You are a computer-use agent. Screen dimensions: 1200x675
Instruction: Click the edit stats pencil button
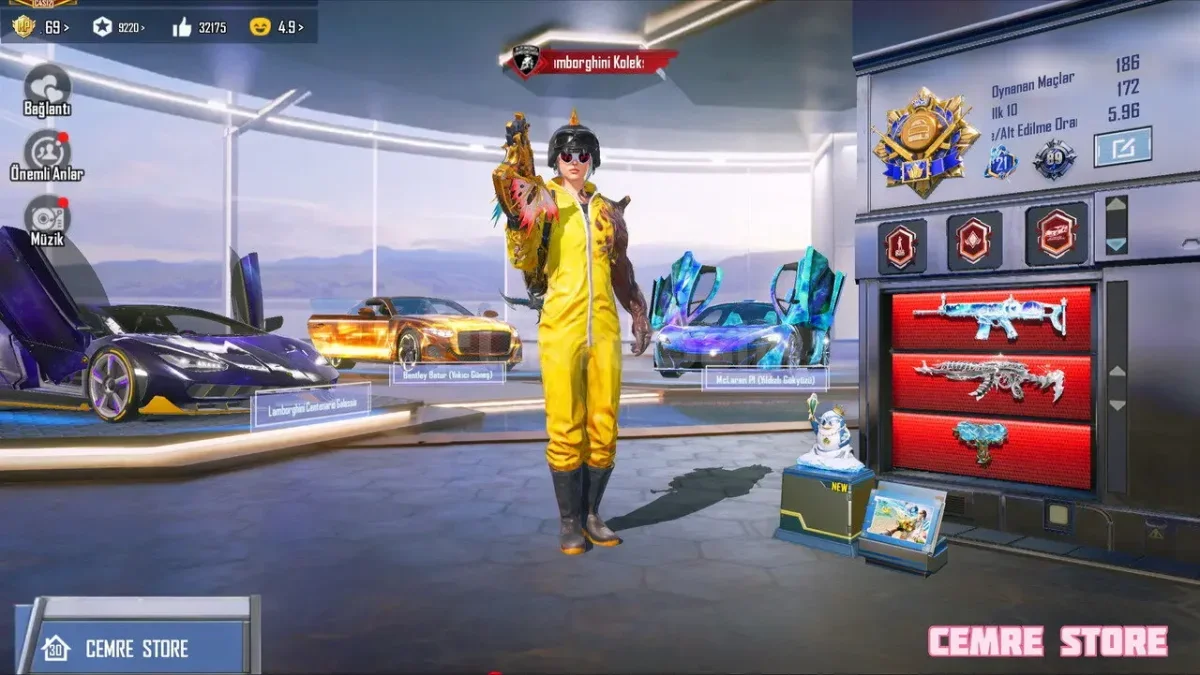pos(1122,147)
